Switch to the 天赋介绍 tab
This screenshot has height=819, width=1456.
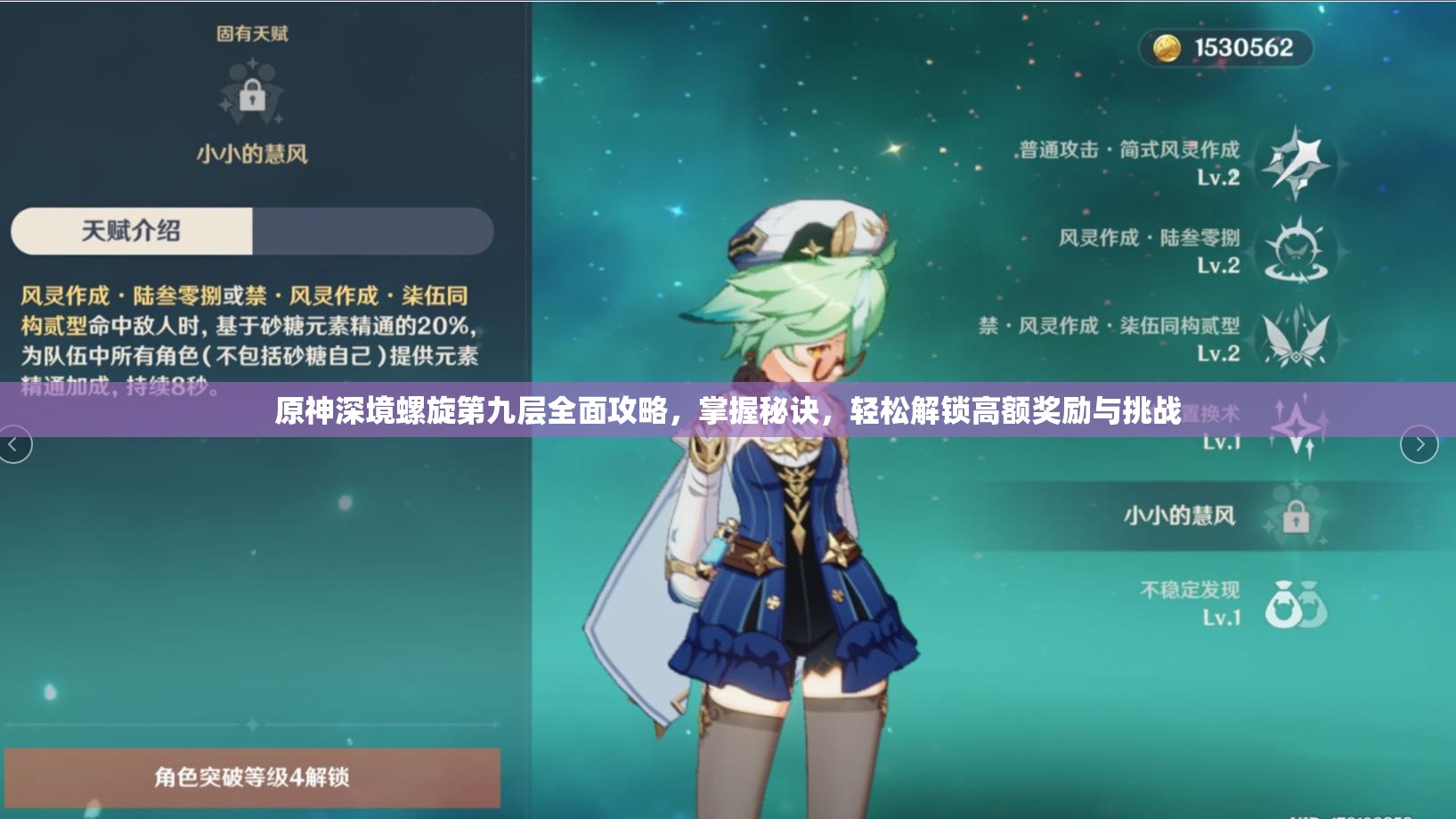click(130, 231)
